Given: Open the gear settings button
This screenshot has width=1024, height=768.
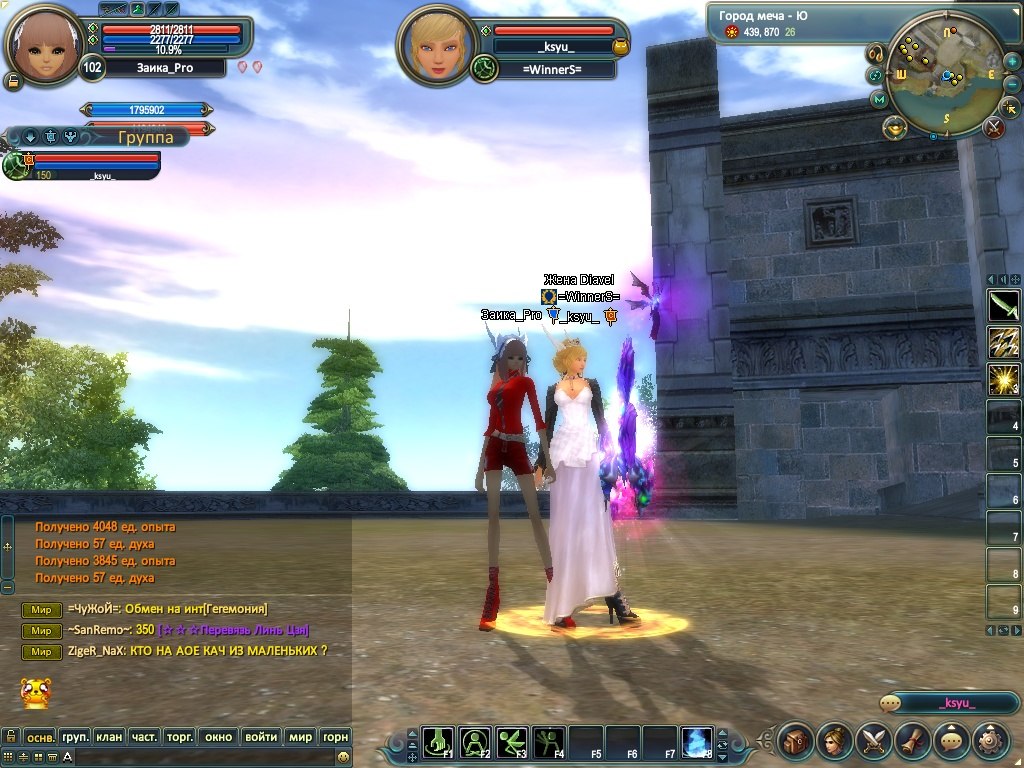Looking at the screenshot, I should point(991,741).
